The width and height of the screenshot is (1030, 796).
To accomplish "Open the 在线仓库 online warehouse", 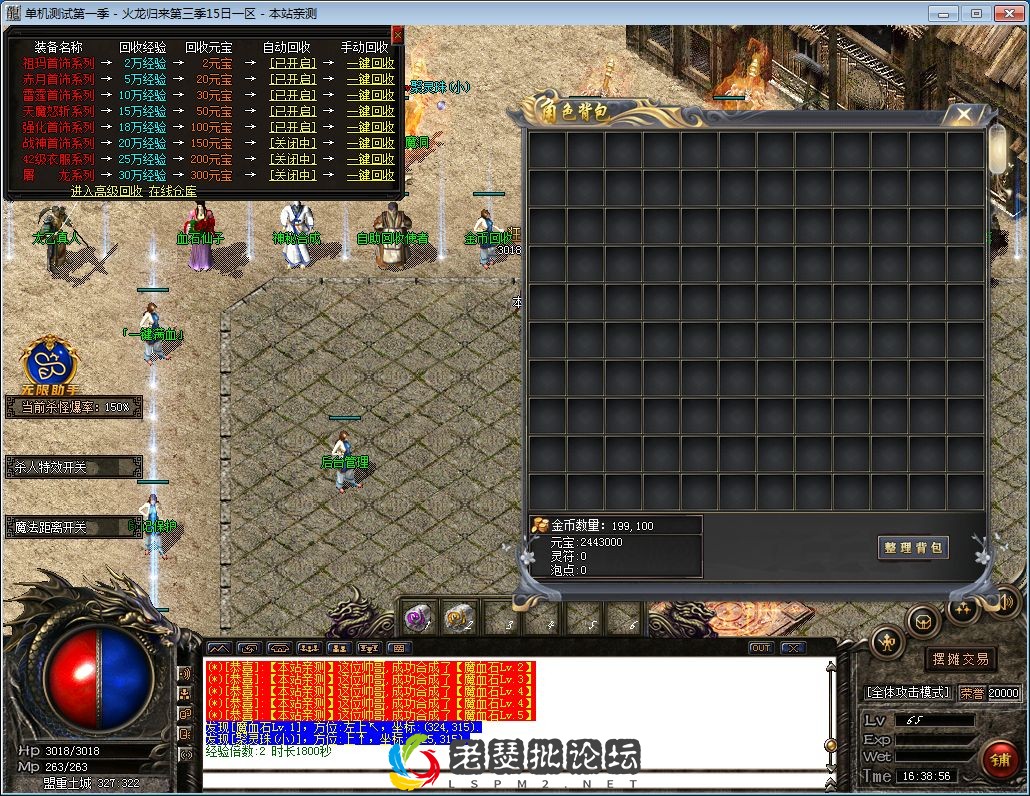I will click(173, 190).
